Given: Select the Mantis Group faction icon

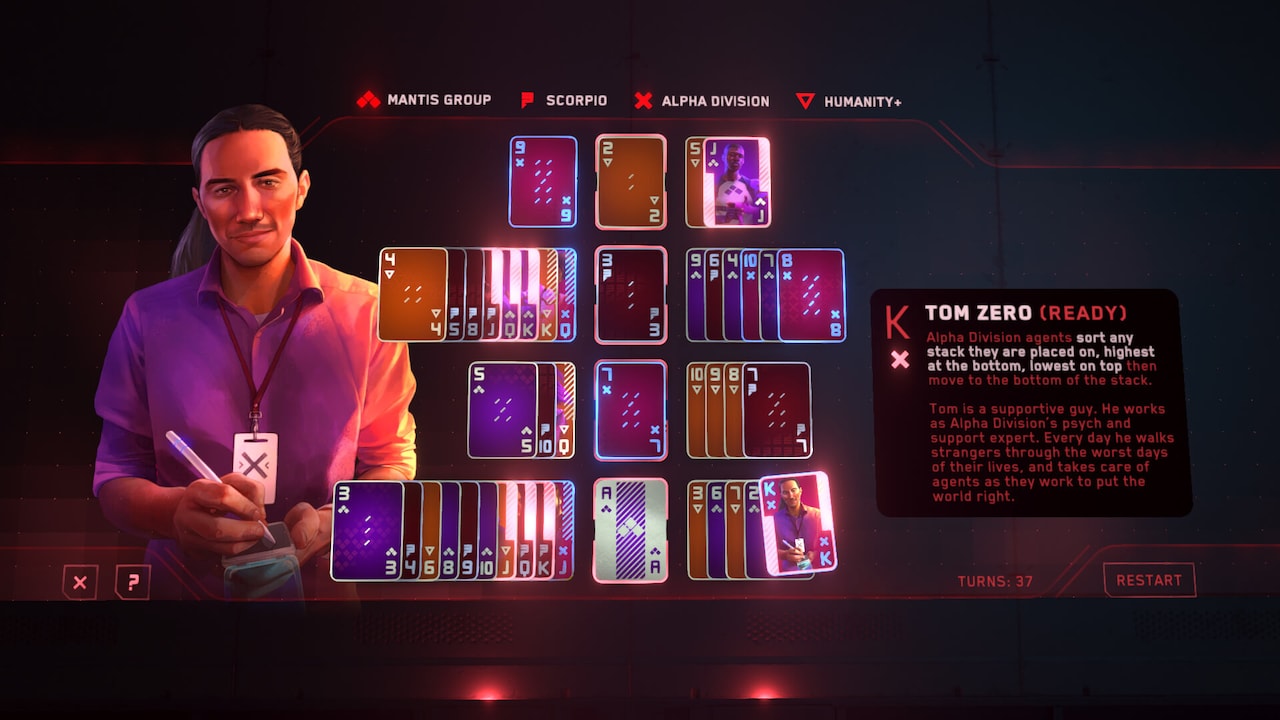Looking at the screenshot, I should tap(369, 100).
